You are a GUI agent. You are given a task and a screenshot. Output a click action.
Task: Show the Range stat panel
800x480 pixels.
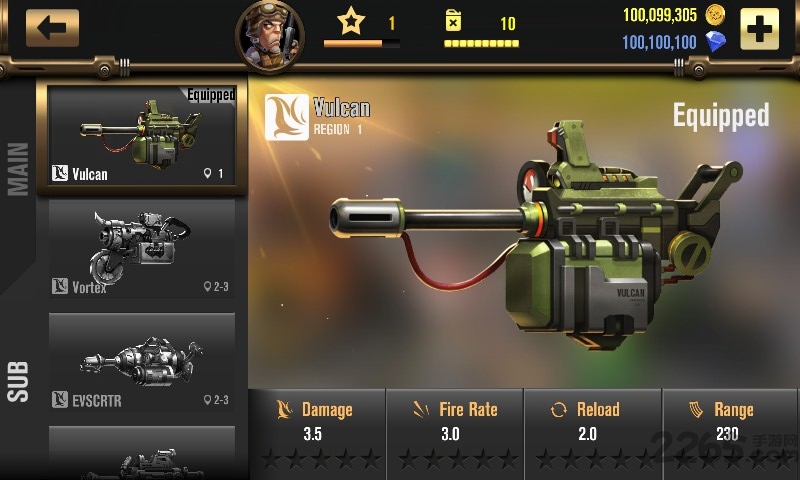point(730,430)
